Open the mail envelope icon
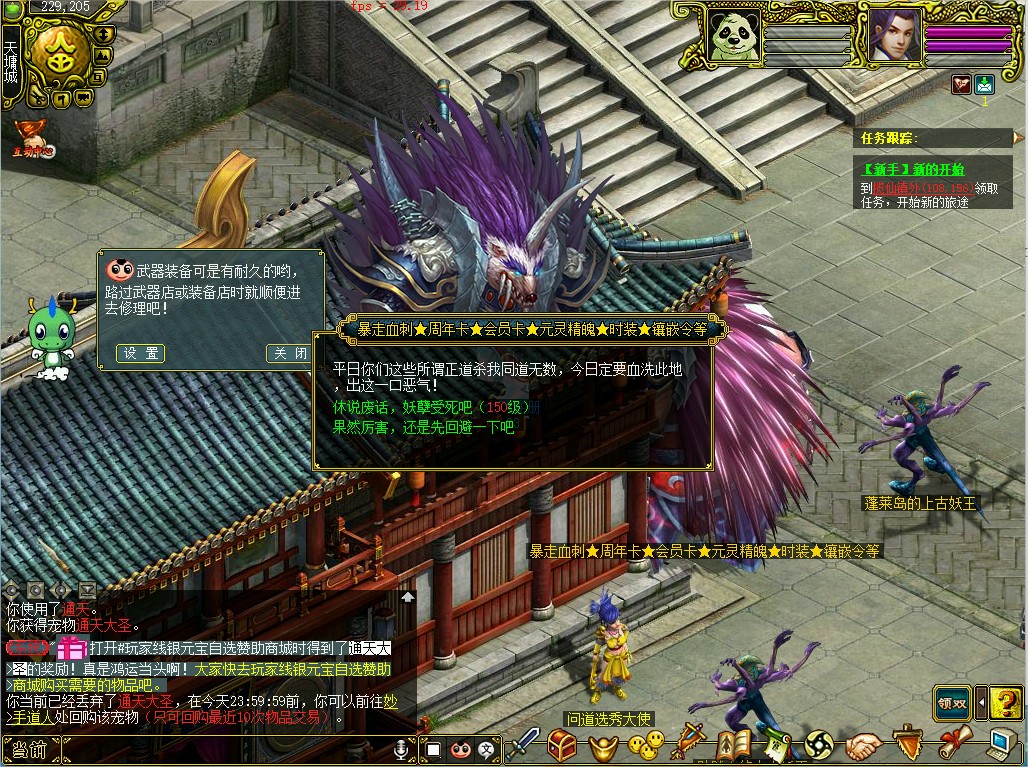 click(984, 84)
